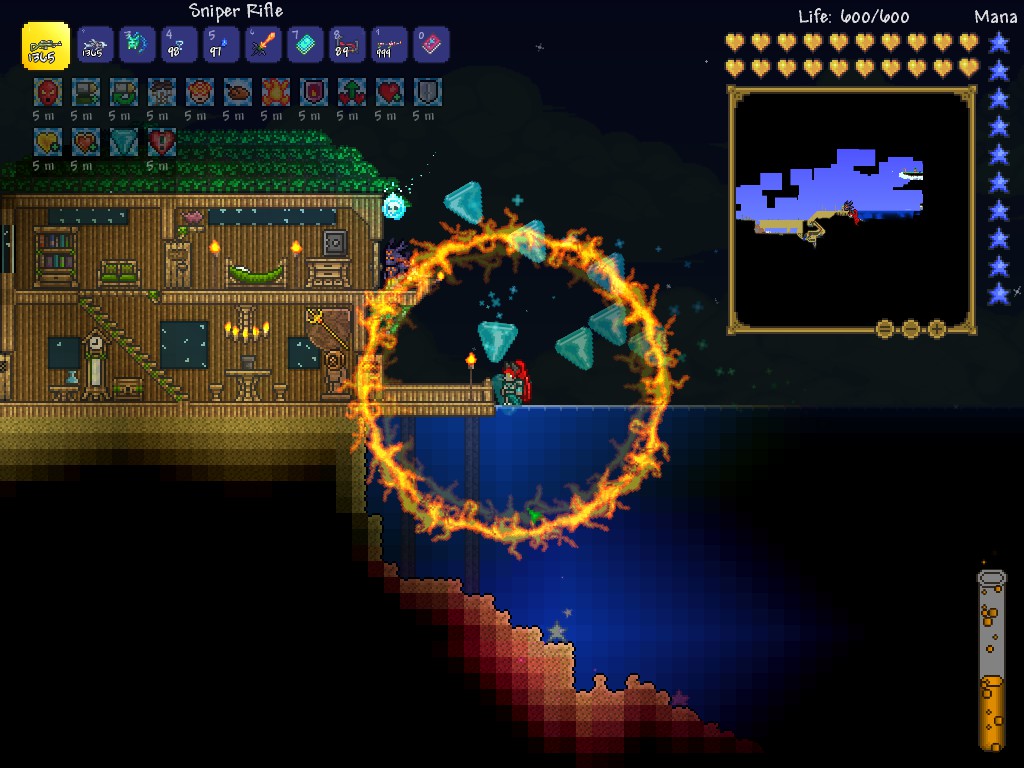This screenshot has width=1024, height=768.
Task: Choose the green creature item in hotbar
Action: [137, 45]
